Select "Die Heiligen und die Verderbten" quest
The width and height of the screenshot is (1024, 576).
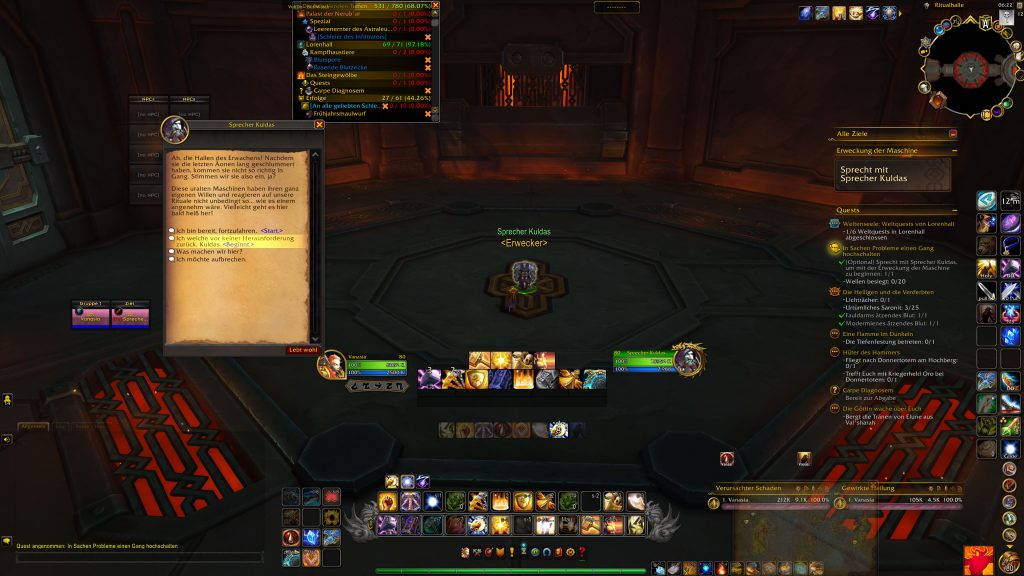pos(888,291)
